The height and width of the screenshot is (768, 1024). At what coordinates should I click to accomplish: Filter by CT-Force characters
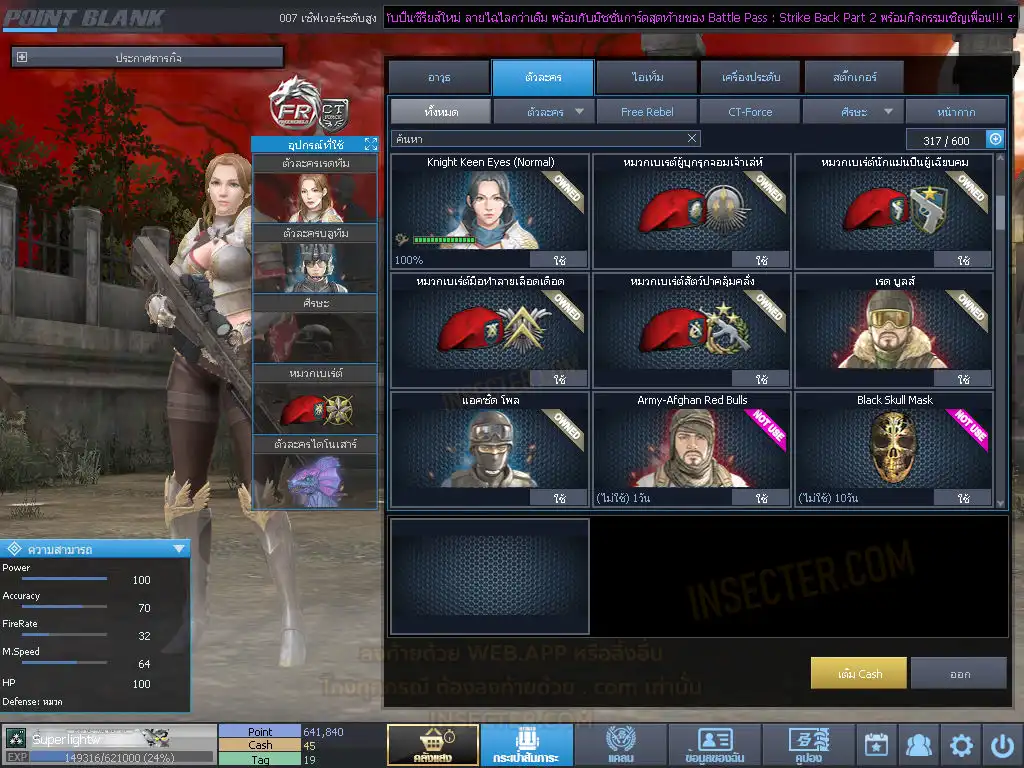(750, 111)
